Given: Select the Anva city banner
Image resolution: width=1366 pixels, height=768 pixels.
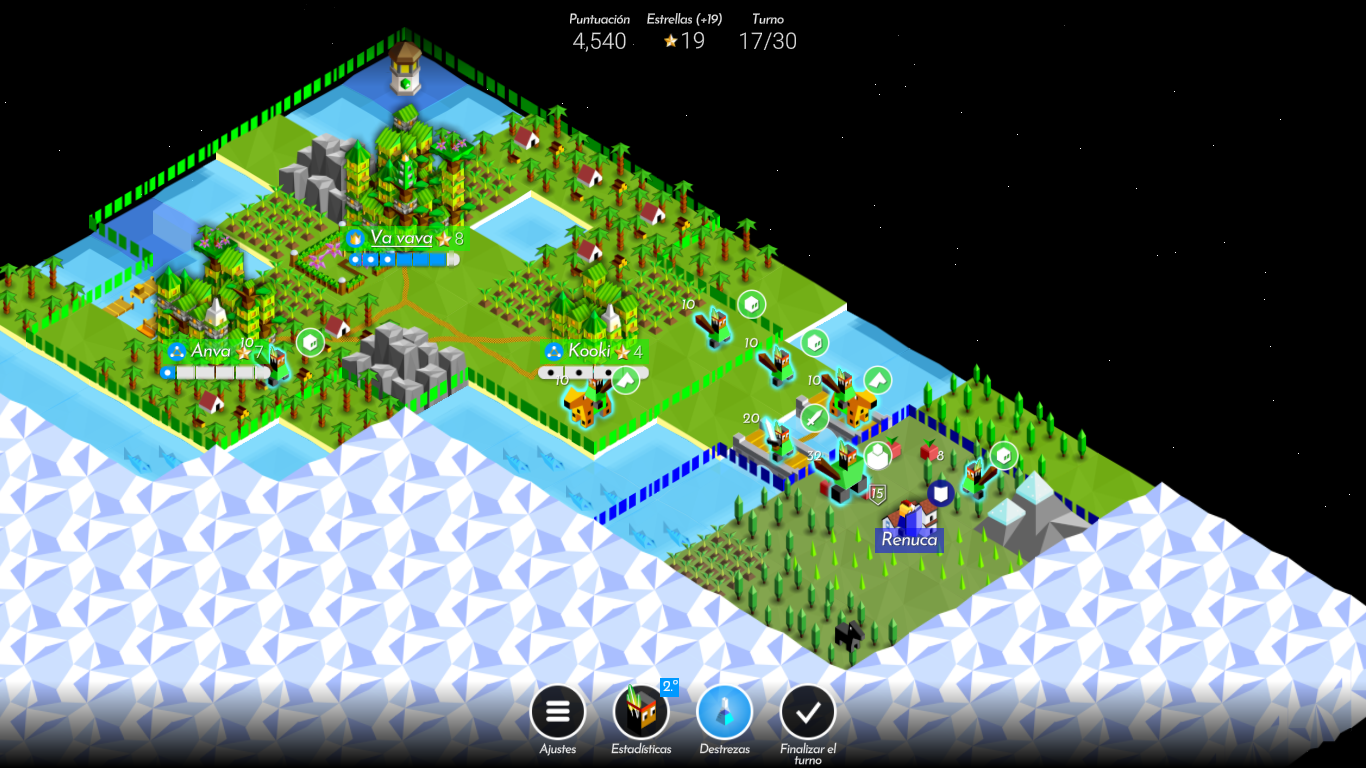Looking at the screenshot, I should [x=211, y=351].
